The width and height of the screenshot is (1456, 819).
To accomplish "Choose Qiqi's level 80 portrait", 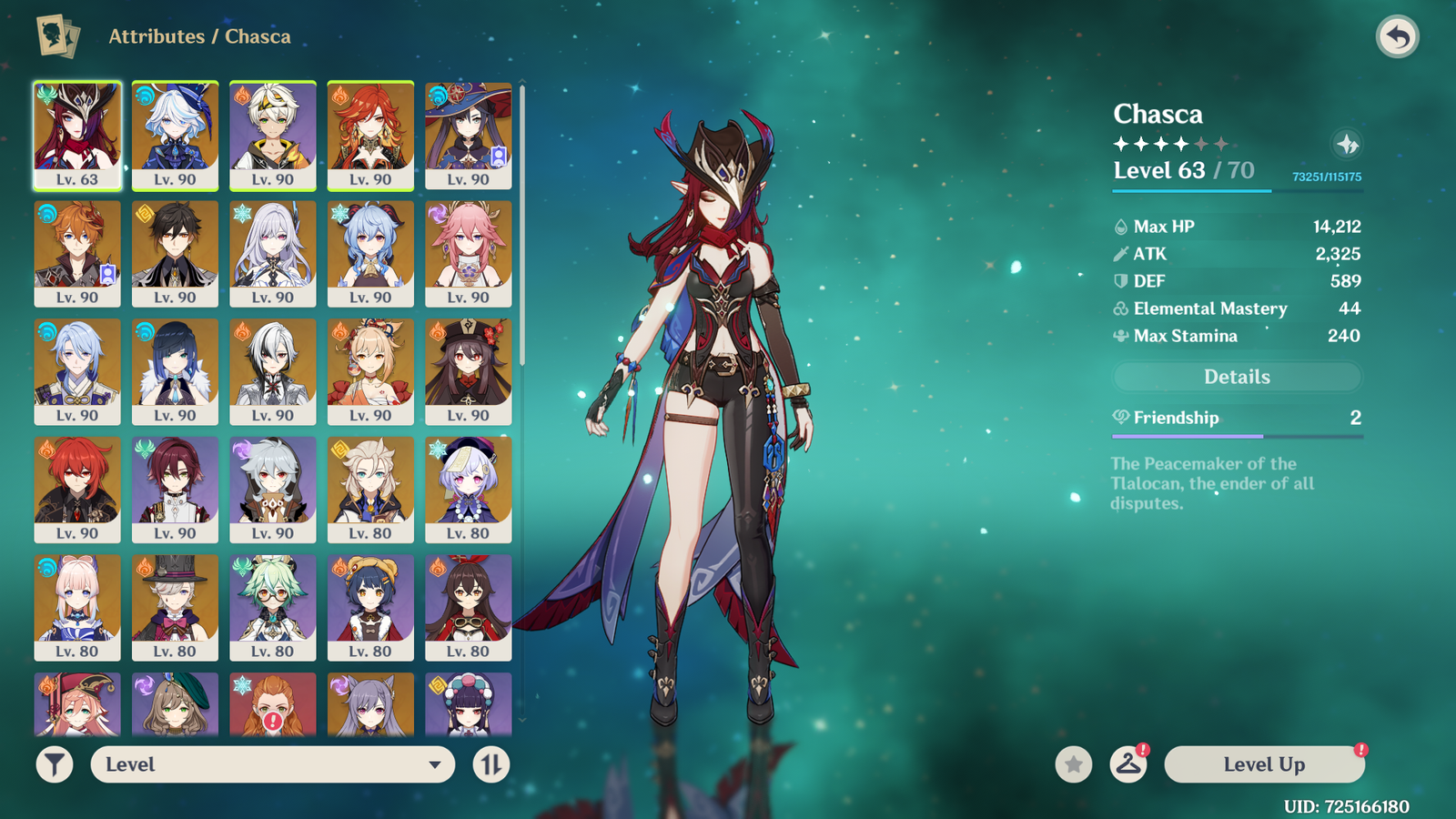I will (468, 490).
